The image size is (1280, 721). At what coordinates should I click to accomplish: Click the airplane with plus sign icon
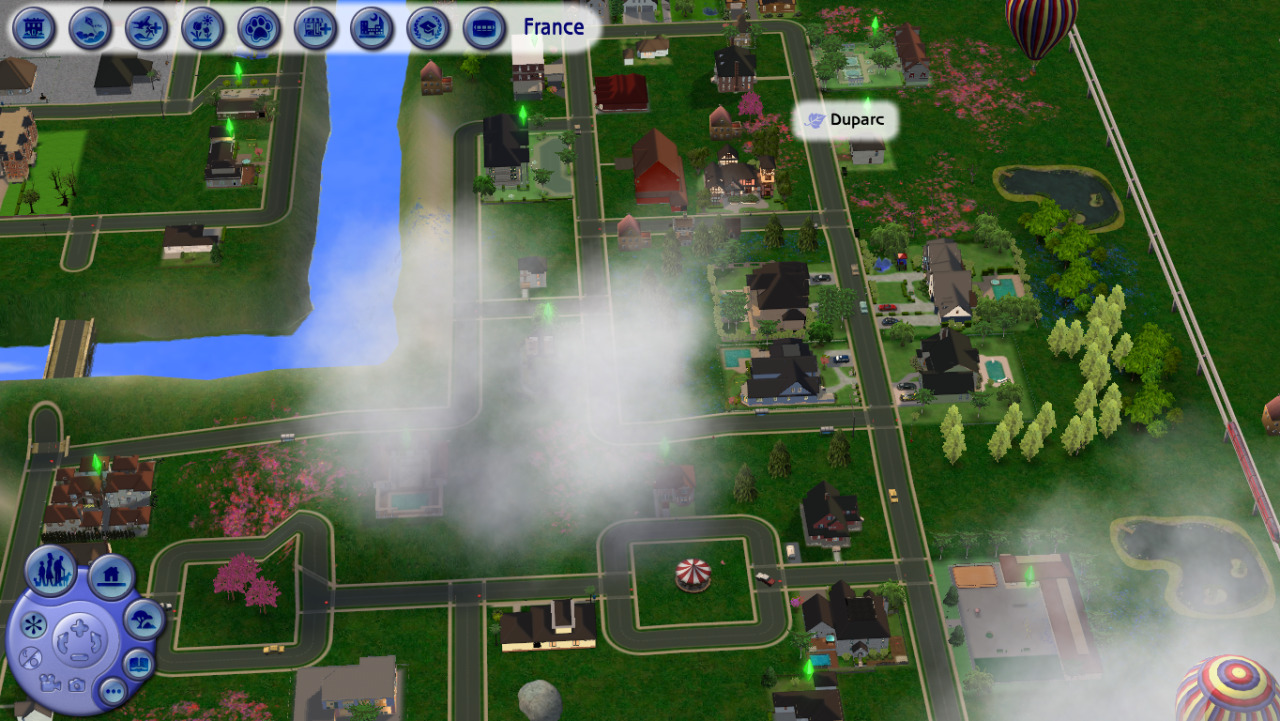(x=147, y=28)
